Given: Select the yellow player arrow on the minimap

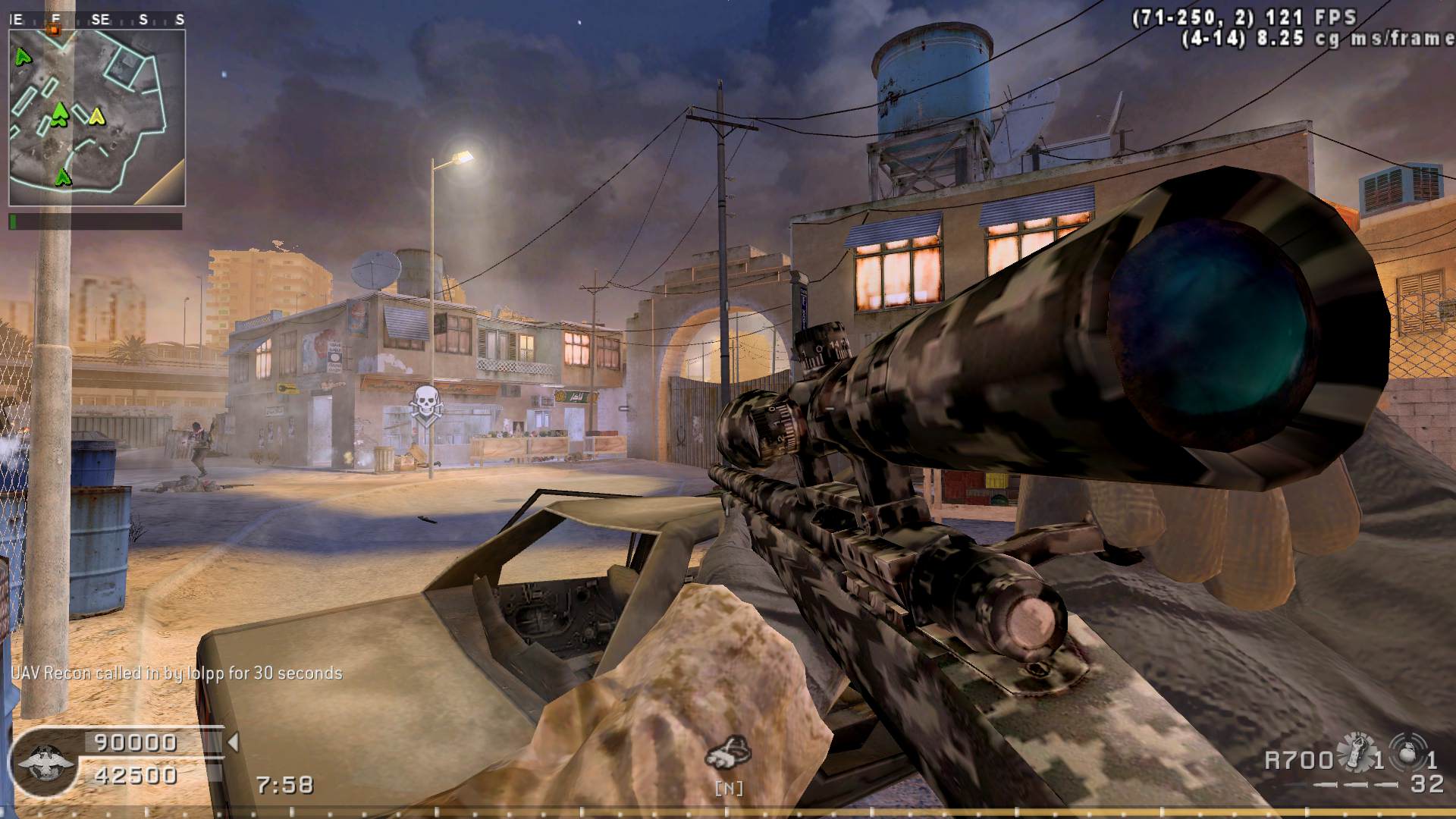Looking at the screenshot, I should tap(96, 116).
